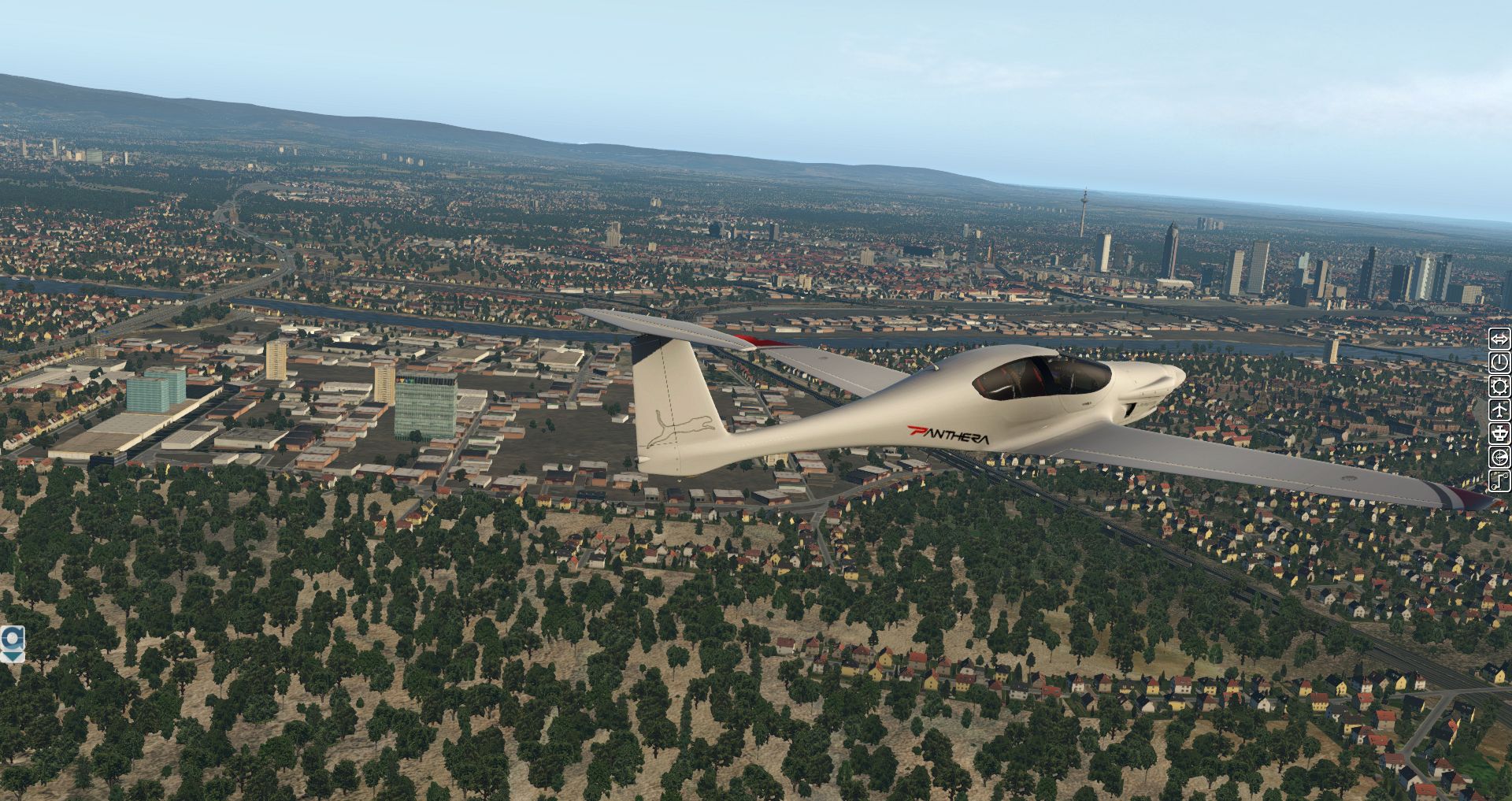
Task: Select the airplane icon in the side toolbar
Action: point(1499,410)
